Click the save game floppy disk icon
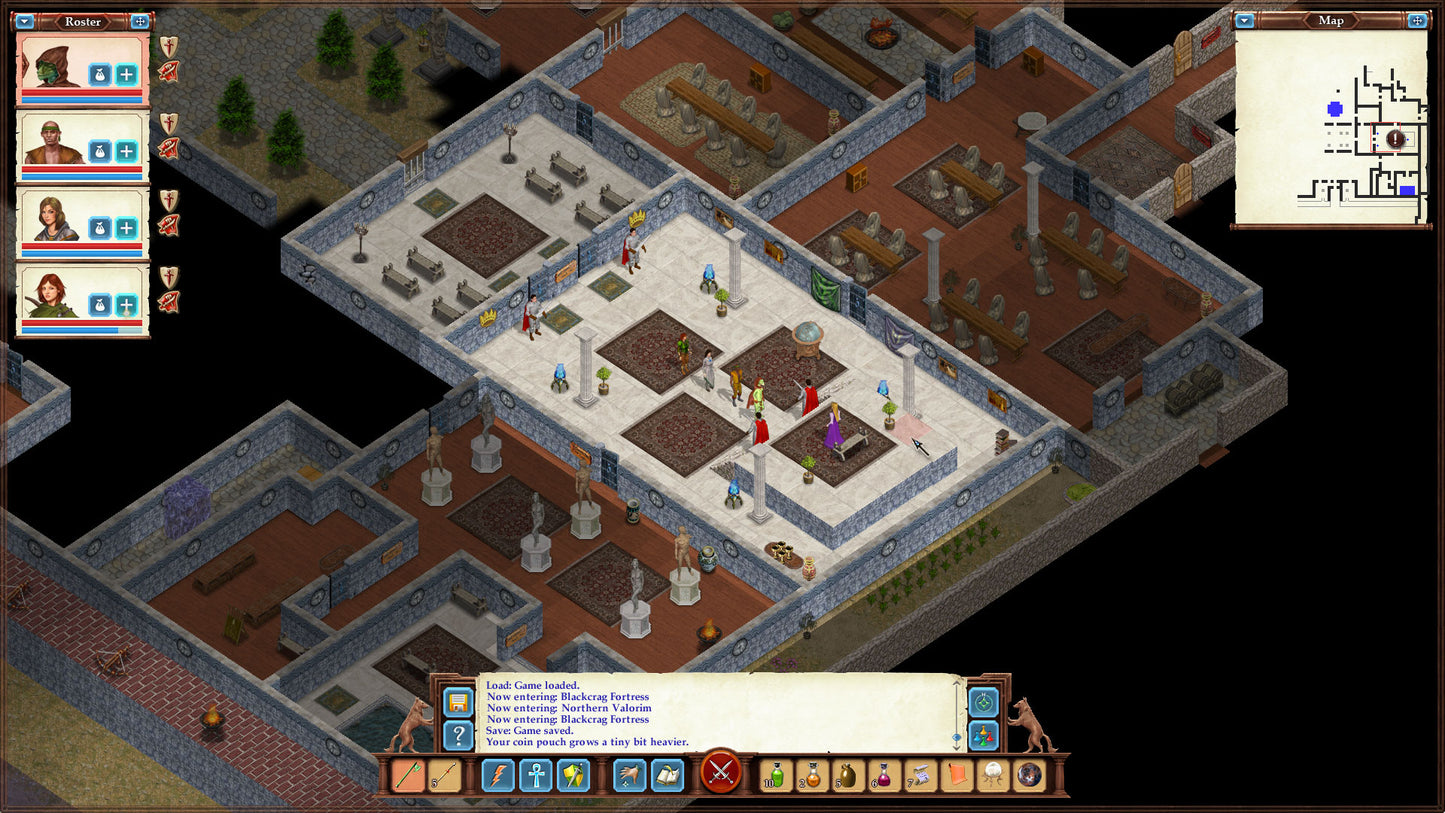This screenshot has height=813, width=1445. (459, 701)
